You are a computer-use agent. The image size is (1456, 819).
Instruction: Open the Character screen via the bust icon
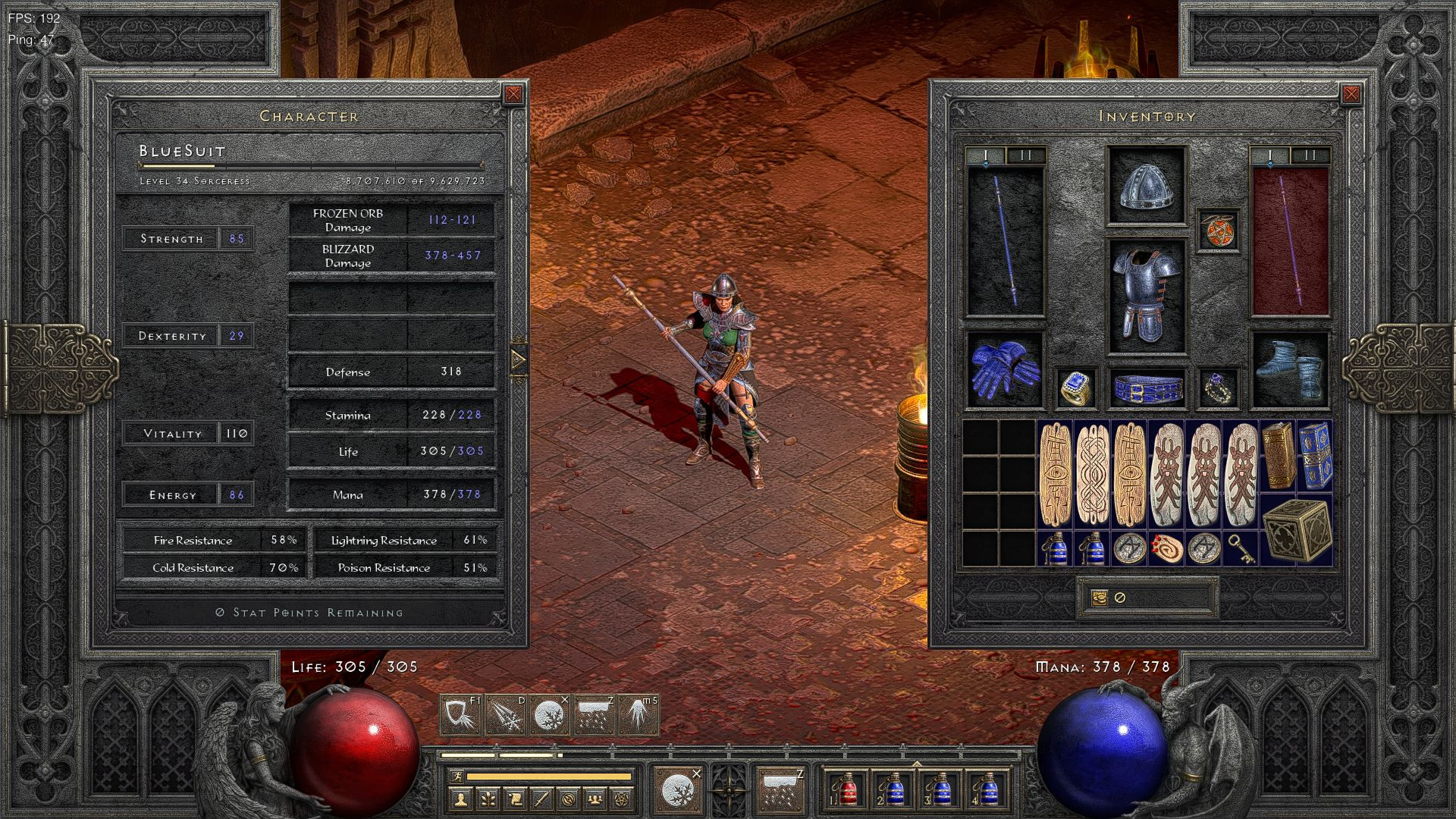(461, 799)
